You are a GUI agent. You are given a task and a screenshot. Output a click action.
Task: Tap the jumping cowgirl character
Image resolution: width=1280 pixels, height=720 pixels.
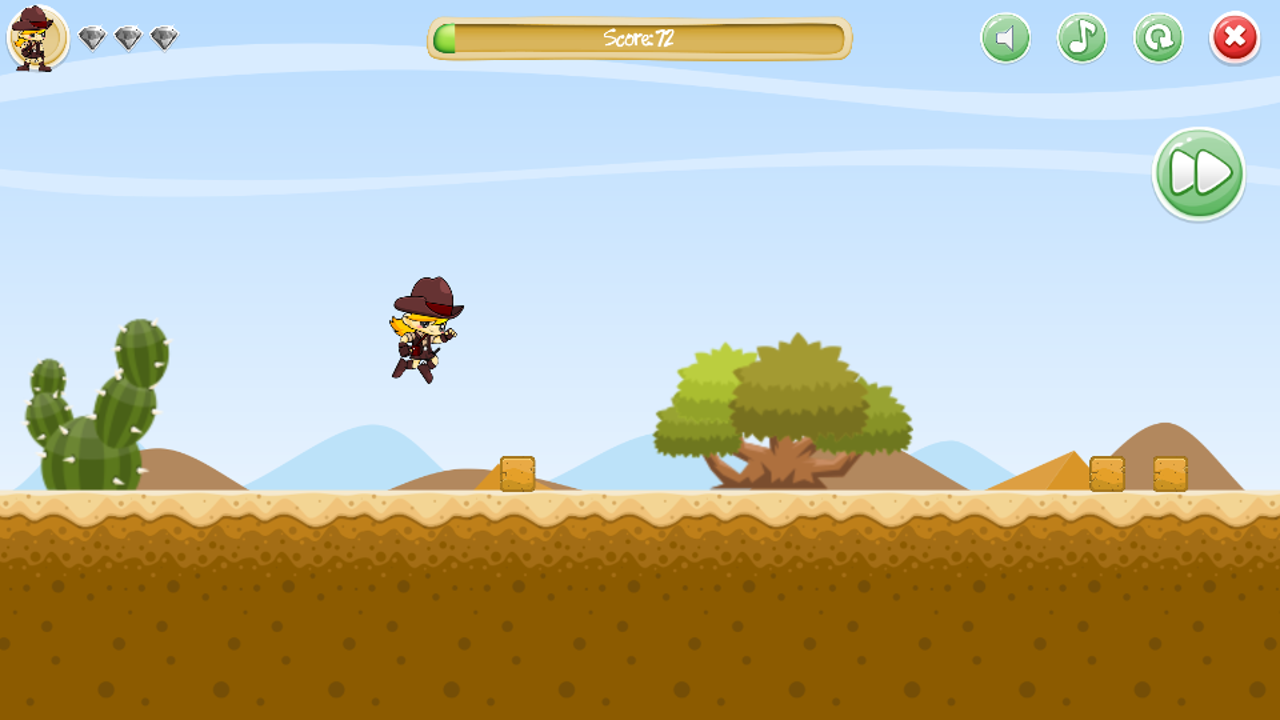(x=424, y=330)
